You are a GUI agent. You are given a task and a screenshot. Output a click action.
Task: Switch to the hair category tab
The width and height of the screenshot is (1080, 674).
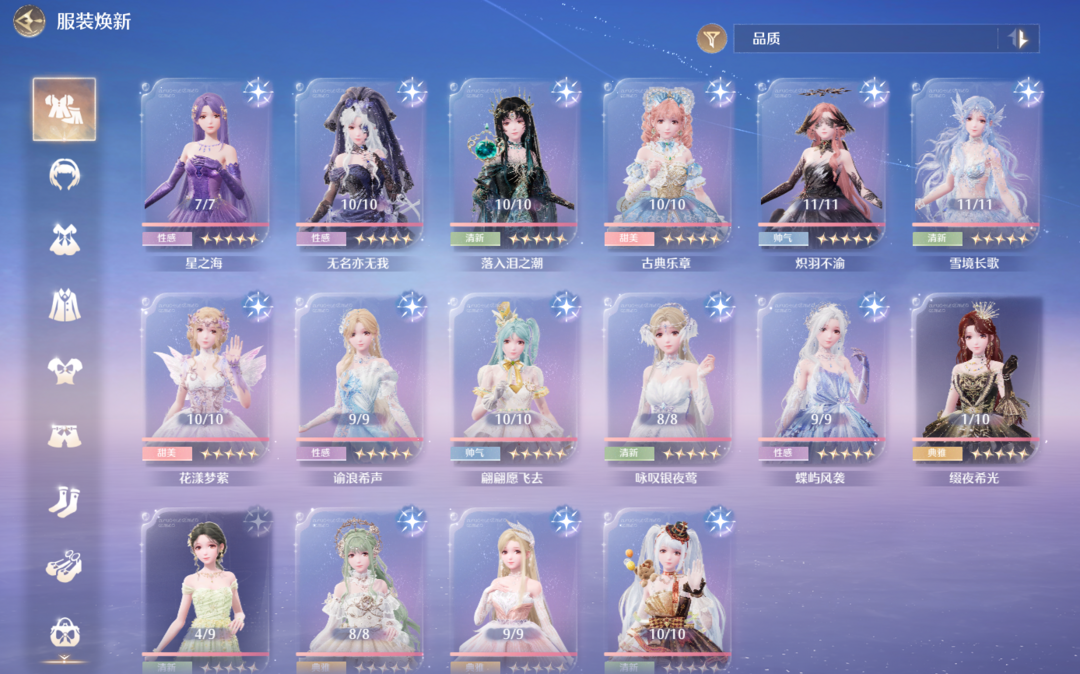click(x=65, y=173)
